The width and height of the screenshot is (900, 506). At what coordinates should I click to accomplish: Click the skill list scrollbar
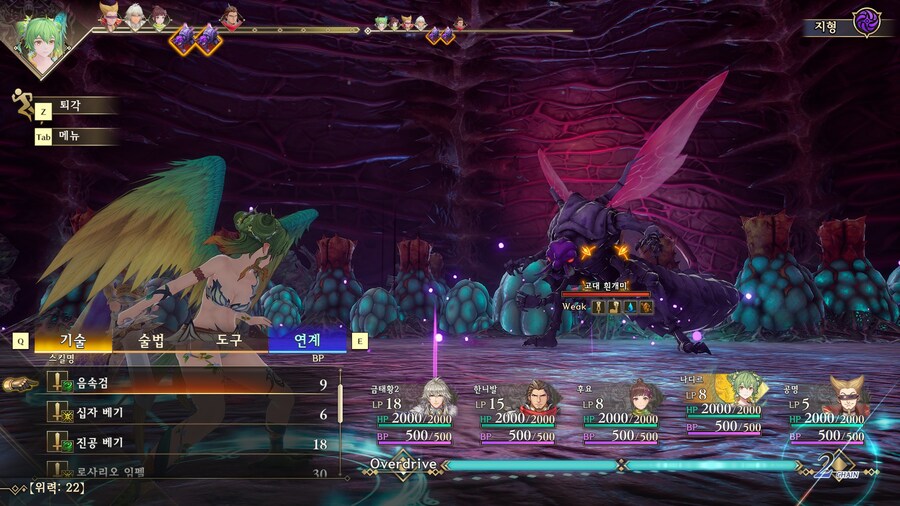click(x=340, y=402)
